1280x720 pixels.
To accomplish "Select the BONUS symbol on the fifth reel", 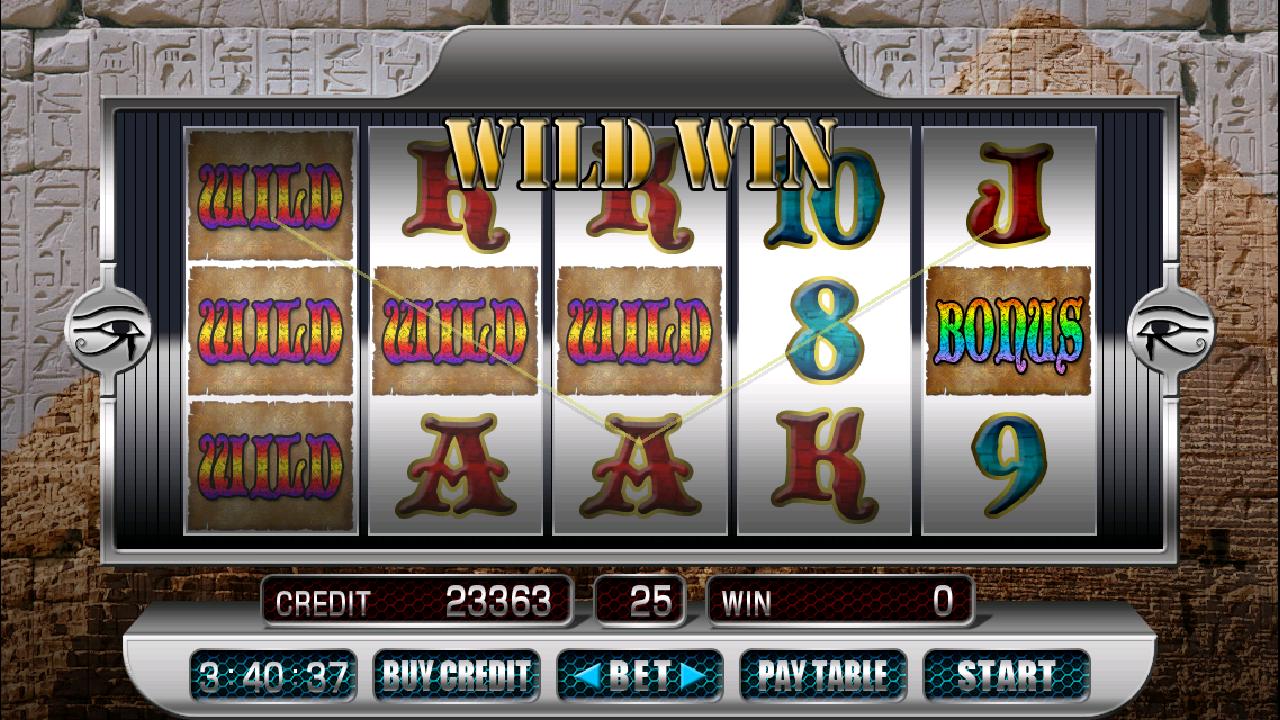I will coord(1005,330).
